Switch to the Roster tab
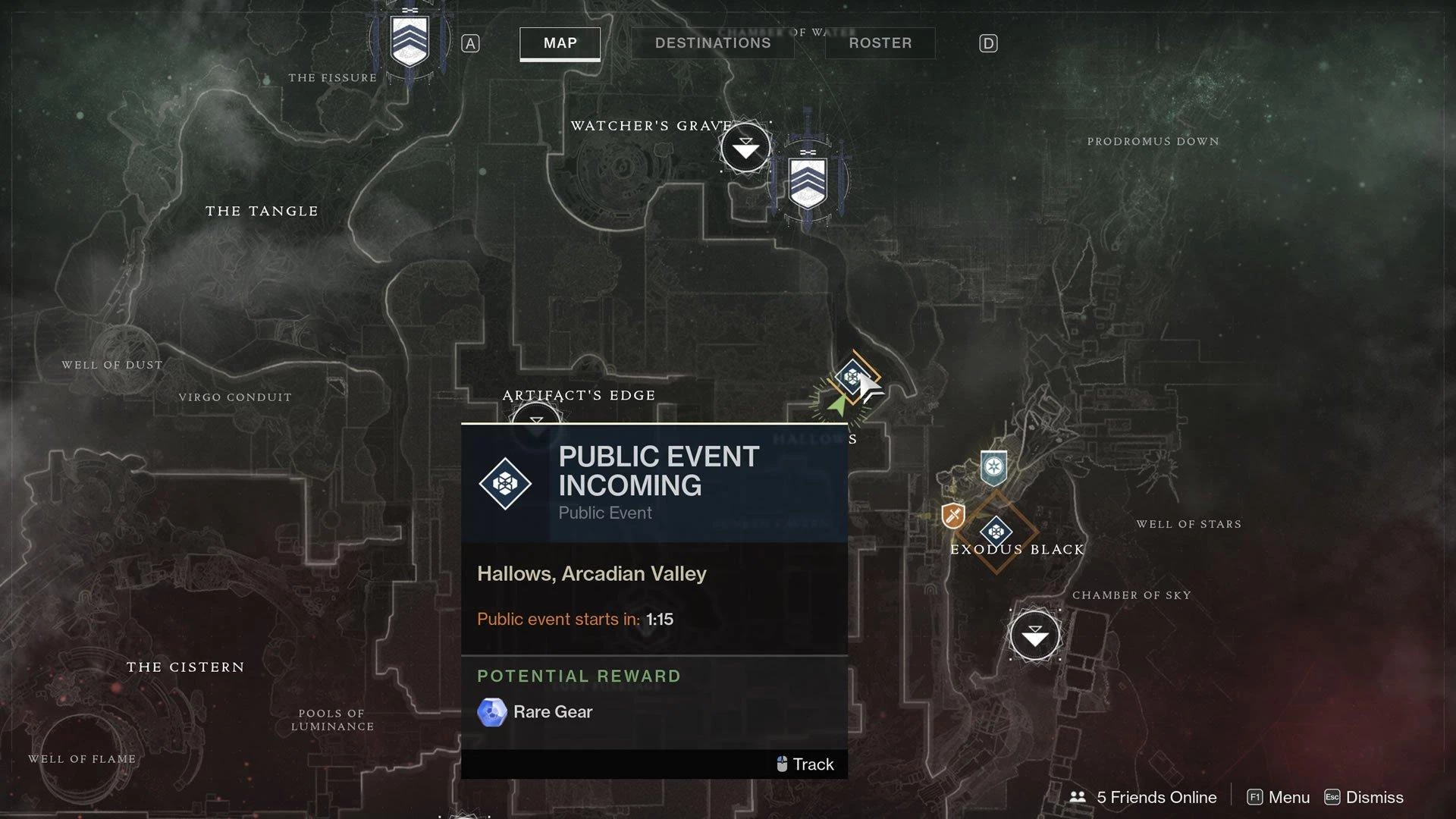This screenshot has width=1456, height=819. click(880, 43)
